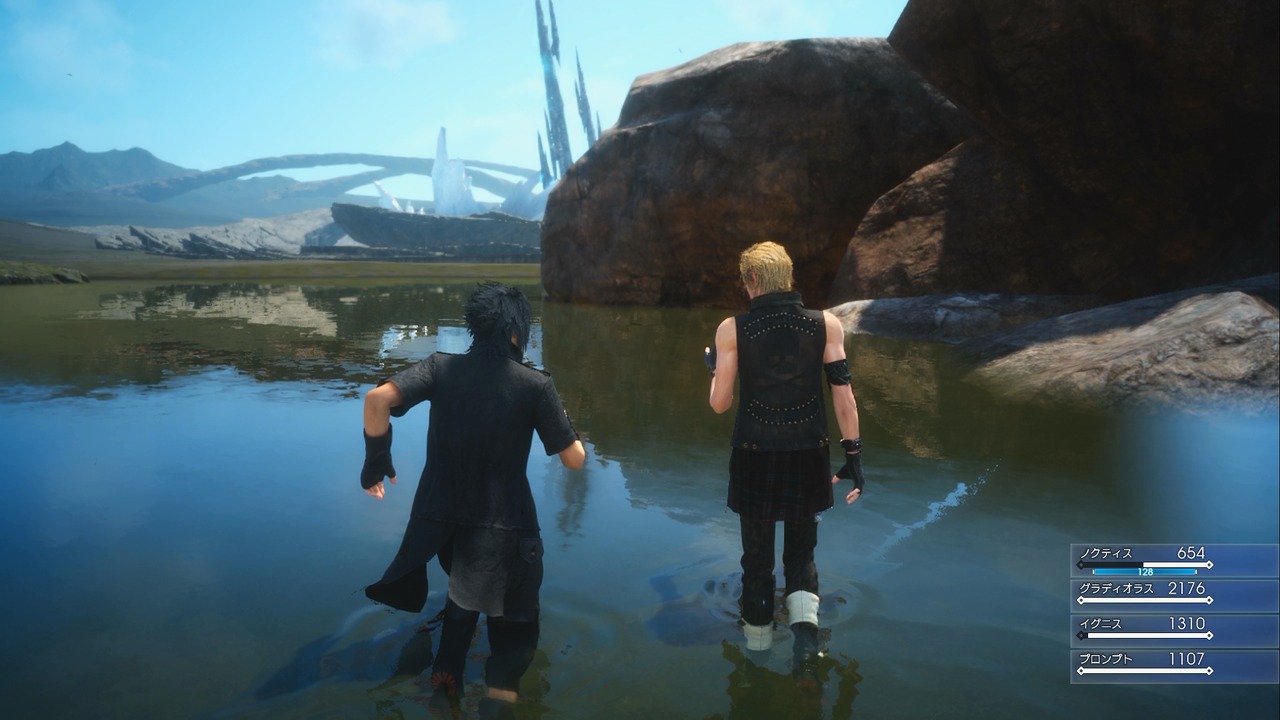This screenshot has height=720, width=1280.
Task: Select the グラディオラス party panel
Action: 1115,588
